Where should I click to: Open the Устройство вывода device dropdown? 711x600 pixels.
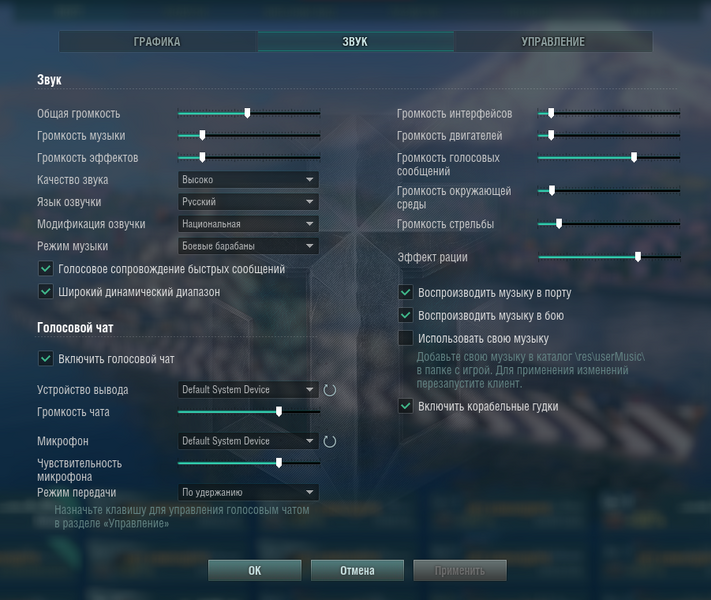(248, 390)
